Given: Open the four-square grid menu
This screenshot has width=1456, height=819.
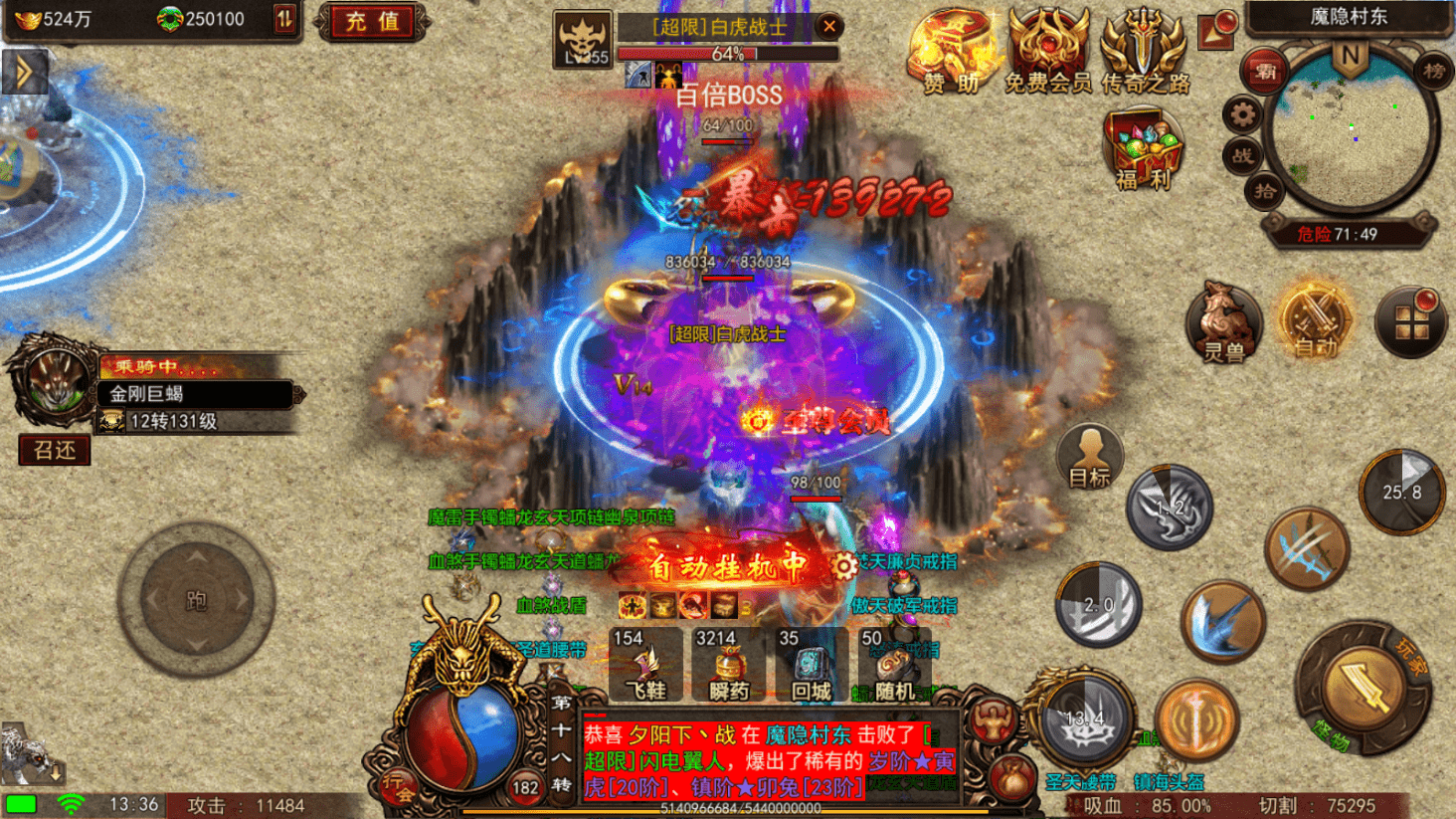Looking at the screenshot, I should pyautogui.click(x=1410, y=322).
